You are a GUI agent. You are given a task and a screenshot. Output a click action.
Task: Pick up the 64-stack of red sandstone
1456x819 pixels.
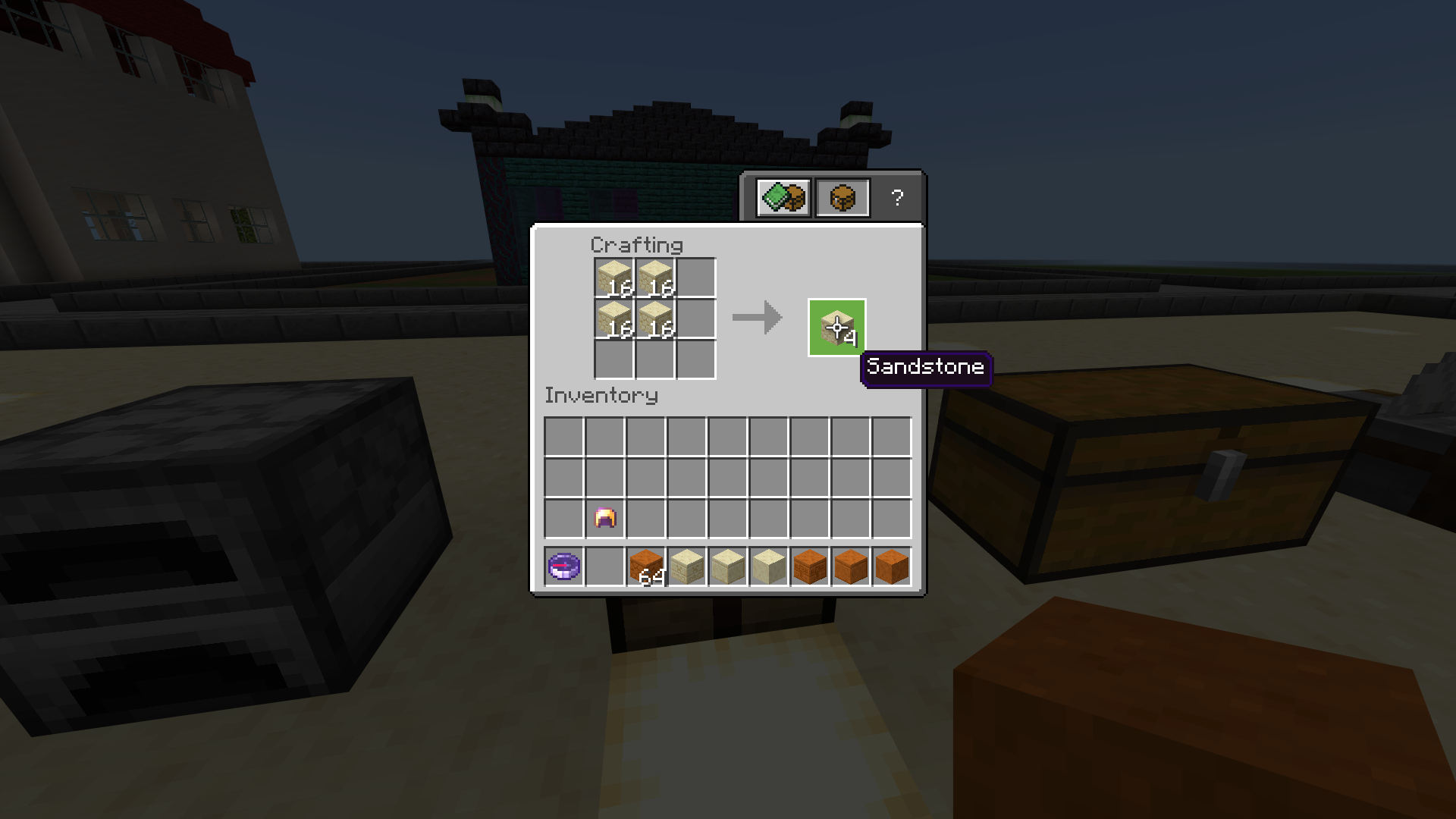645,567
